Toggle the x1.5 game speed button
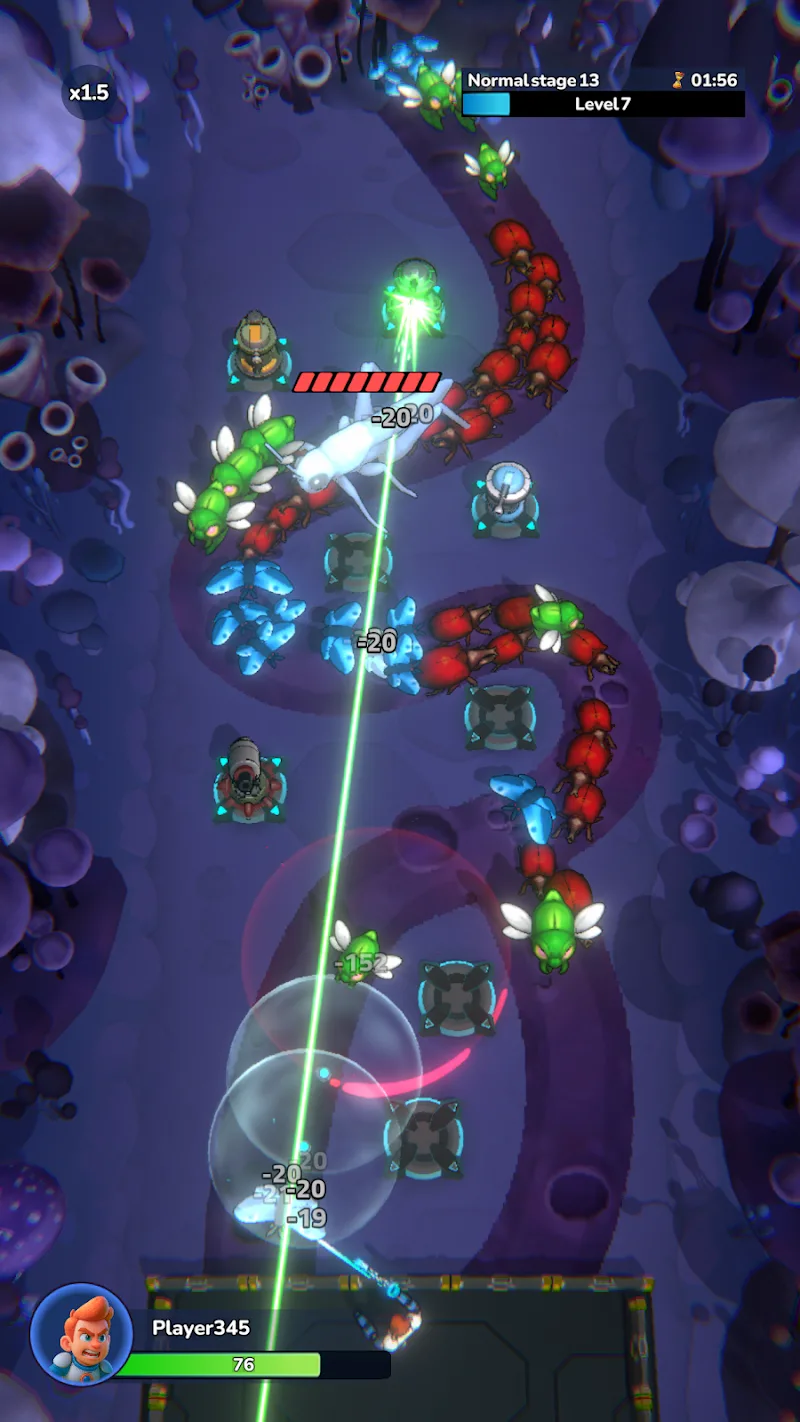The image size is (800, 1422). pos(89,93)
